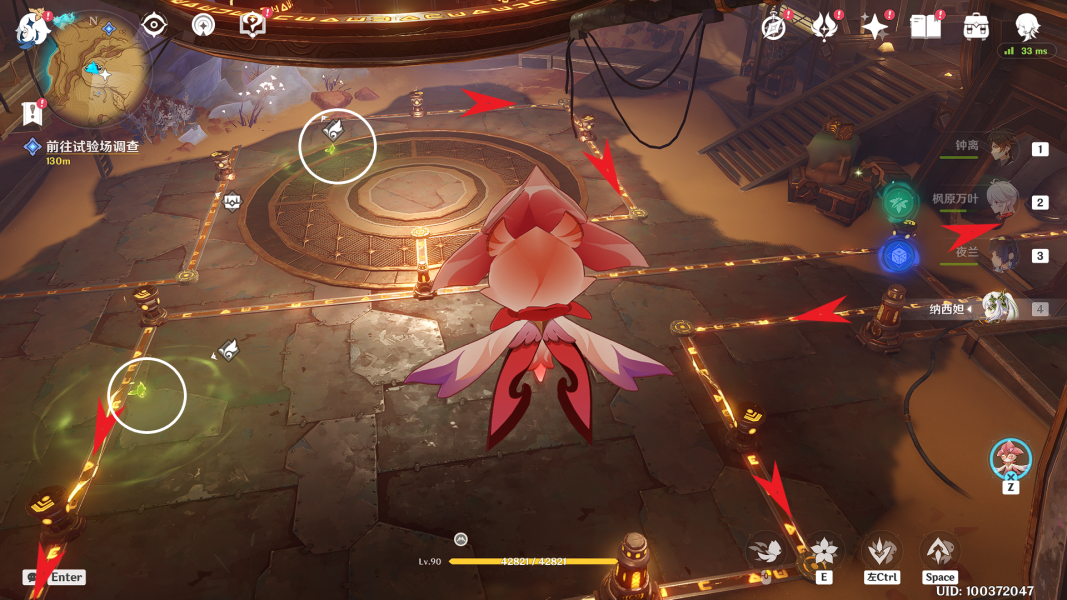Open the chat box at bottom left

pyautogui.click(x=54, y=577)
